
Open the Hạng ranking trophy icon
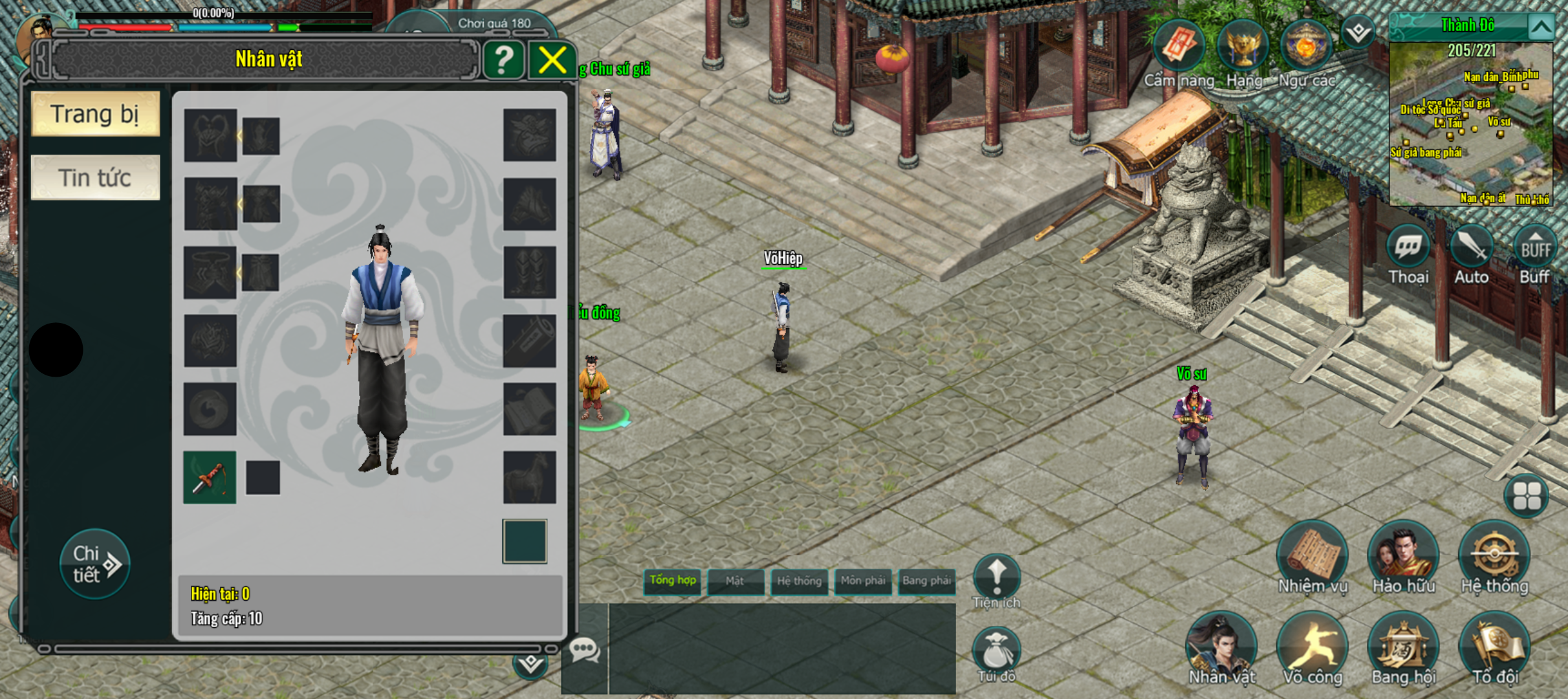1243,47
